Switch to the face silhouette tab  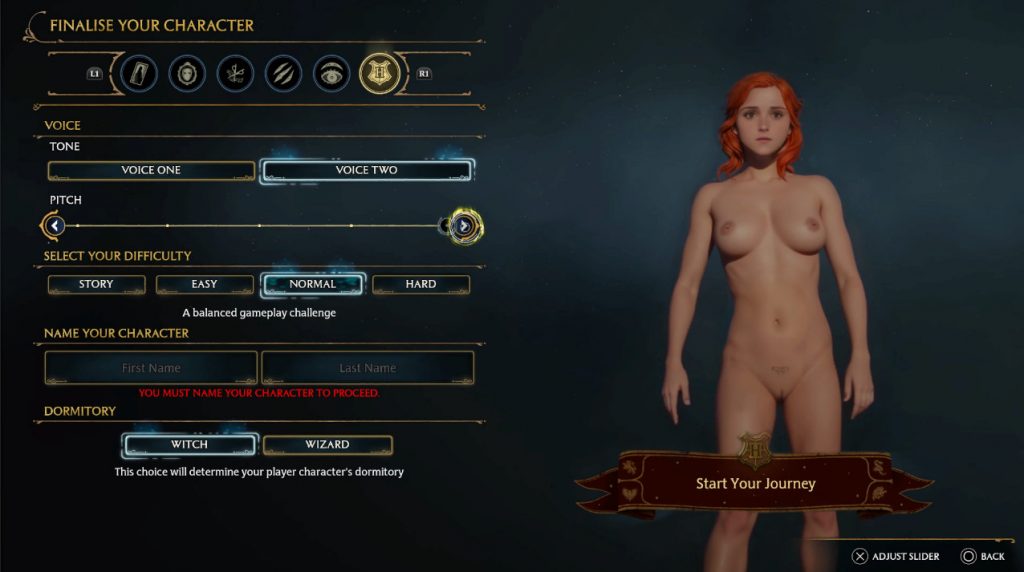pos(187,73)
